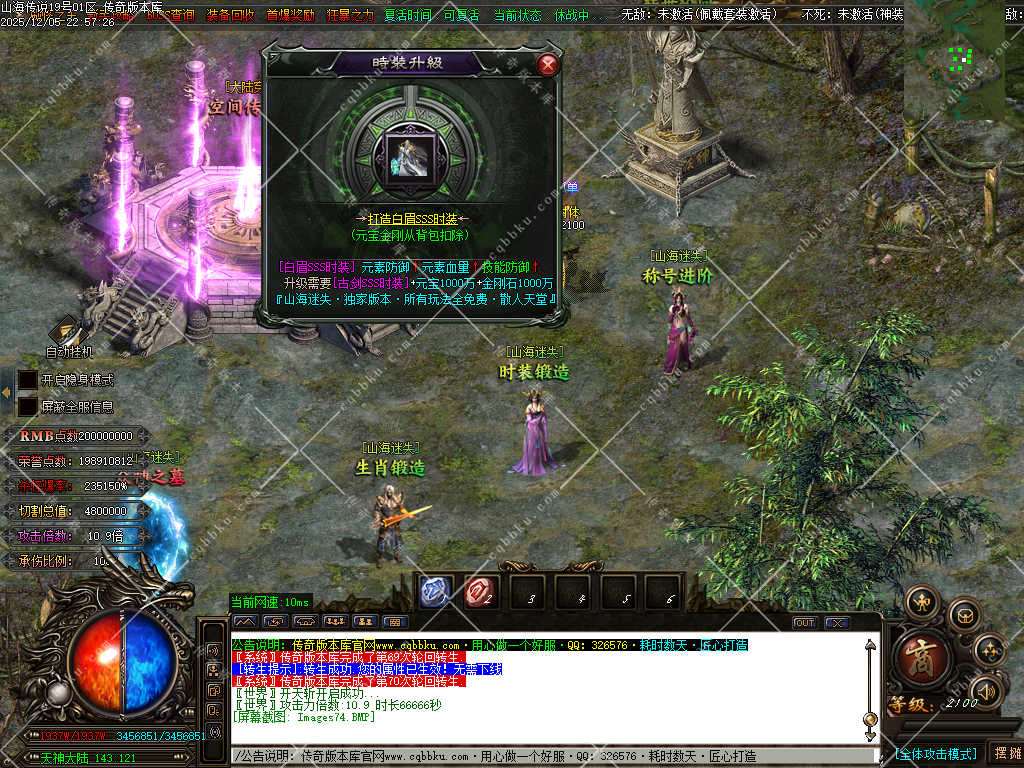Focus the chat input field

click(x=550, y=757)
